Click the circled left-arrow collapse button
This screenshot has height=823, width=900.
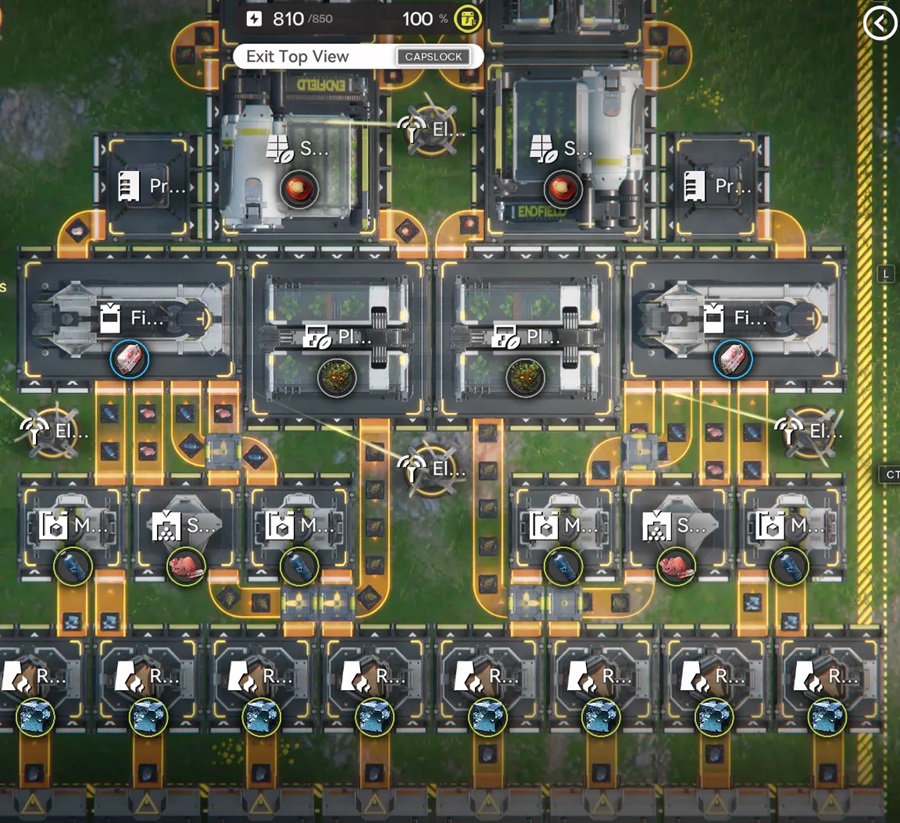coord(880,23)
